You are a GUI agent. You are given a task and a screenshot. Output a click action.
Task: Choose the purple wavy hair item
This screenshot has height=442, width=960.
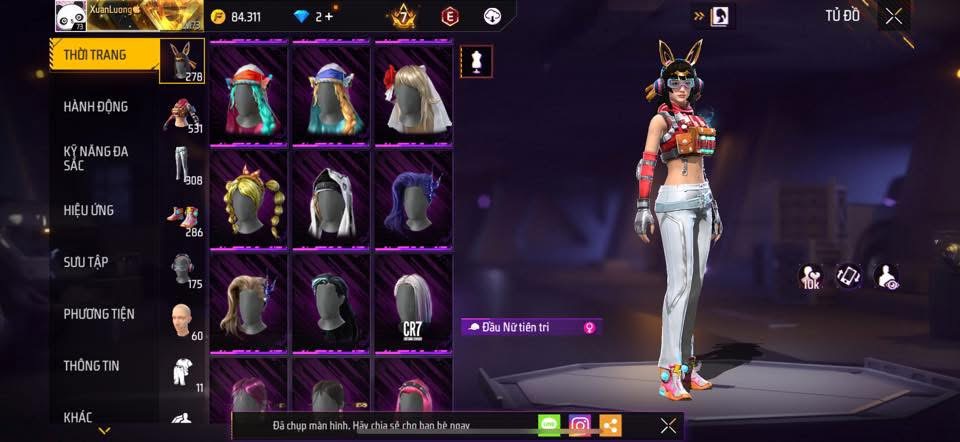click(x=413, y=200)
